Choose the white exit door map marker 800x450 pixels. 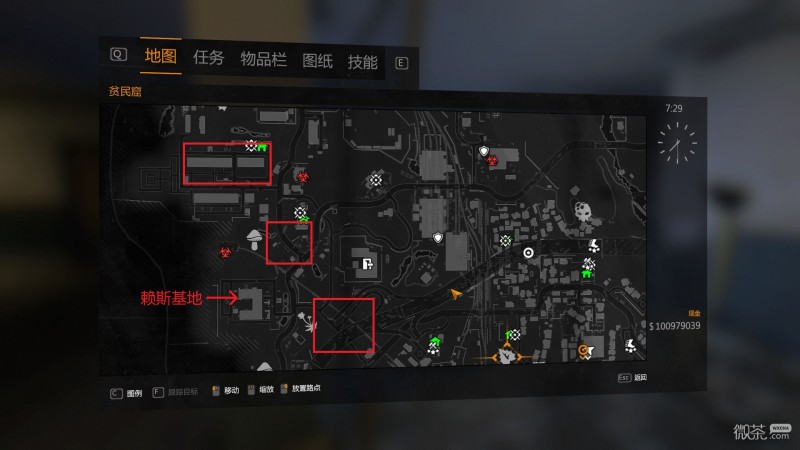[x=368, y=265]
